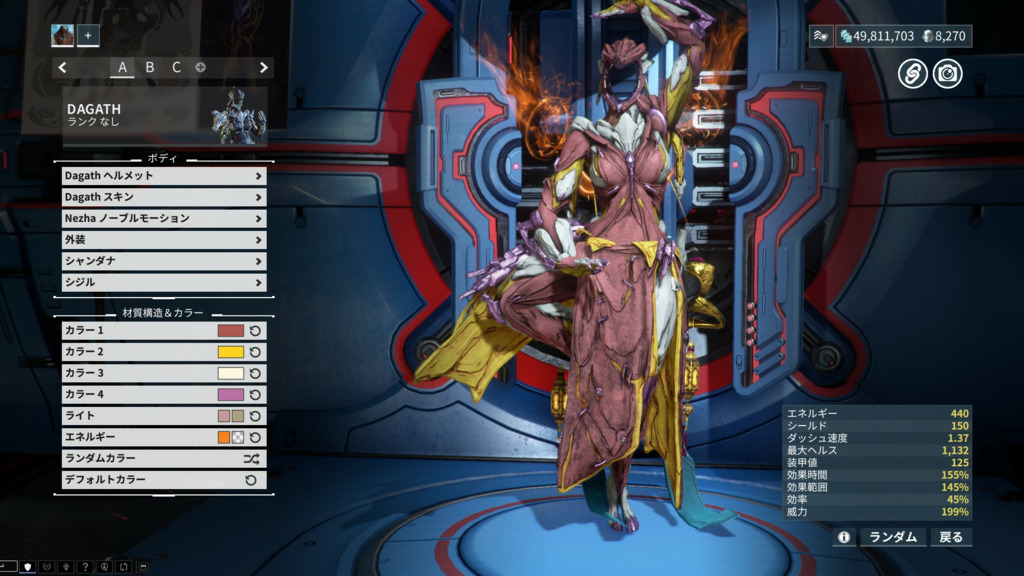Viewport: 1024px width, 576px height.
Task: Restore デフォルトカラー default colors
Action: [164, 480]
